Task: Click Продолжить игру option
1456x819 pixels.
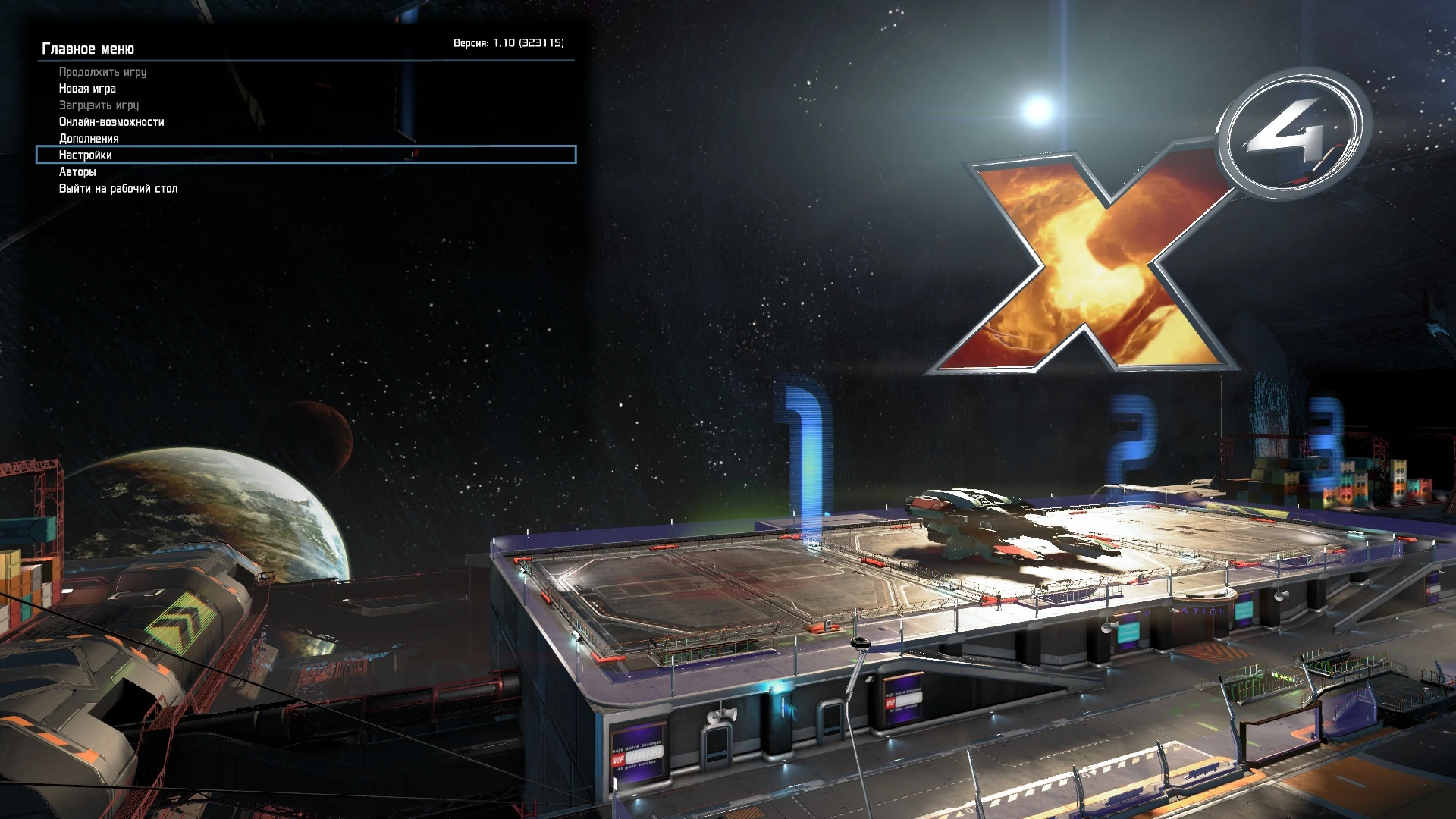Action: [102, 72]
